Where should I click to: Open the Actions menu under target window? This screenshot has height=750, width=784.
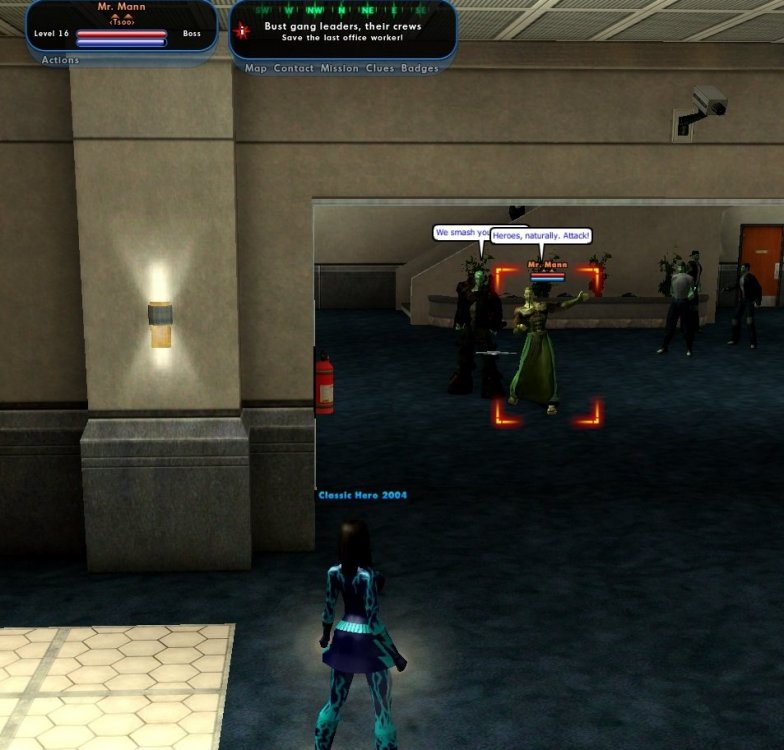coord(60,60)
